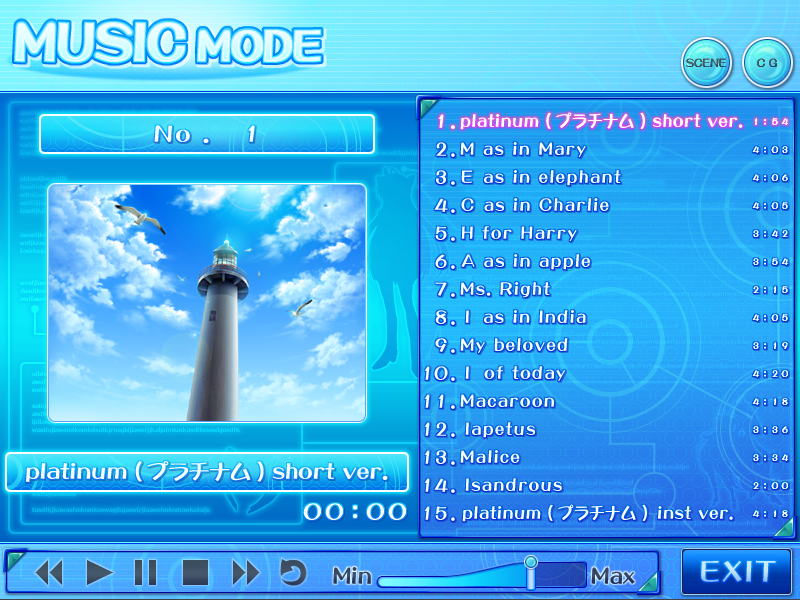The width and height of the screenshot is (800, 600).
Task: Choose track 3 E as in elephant
Action: click(x=528, y=178)
